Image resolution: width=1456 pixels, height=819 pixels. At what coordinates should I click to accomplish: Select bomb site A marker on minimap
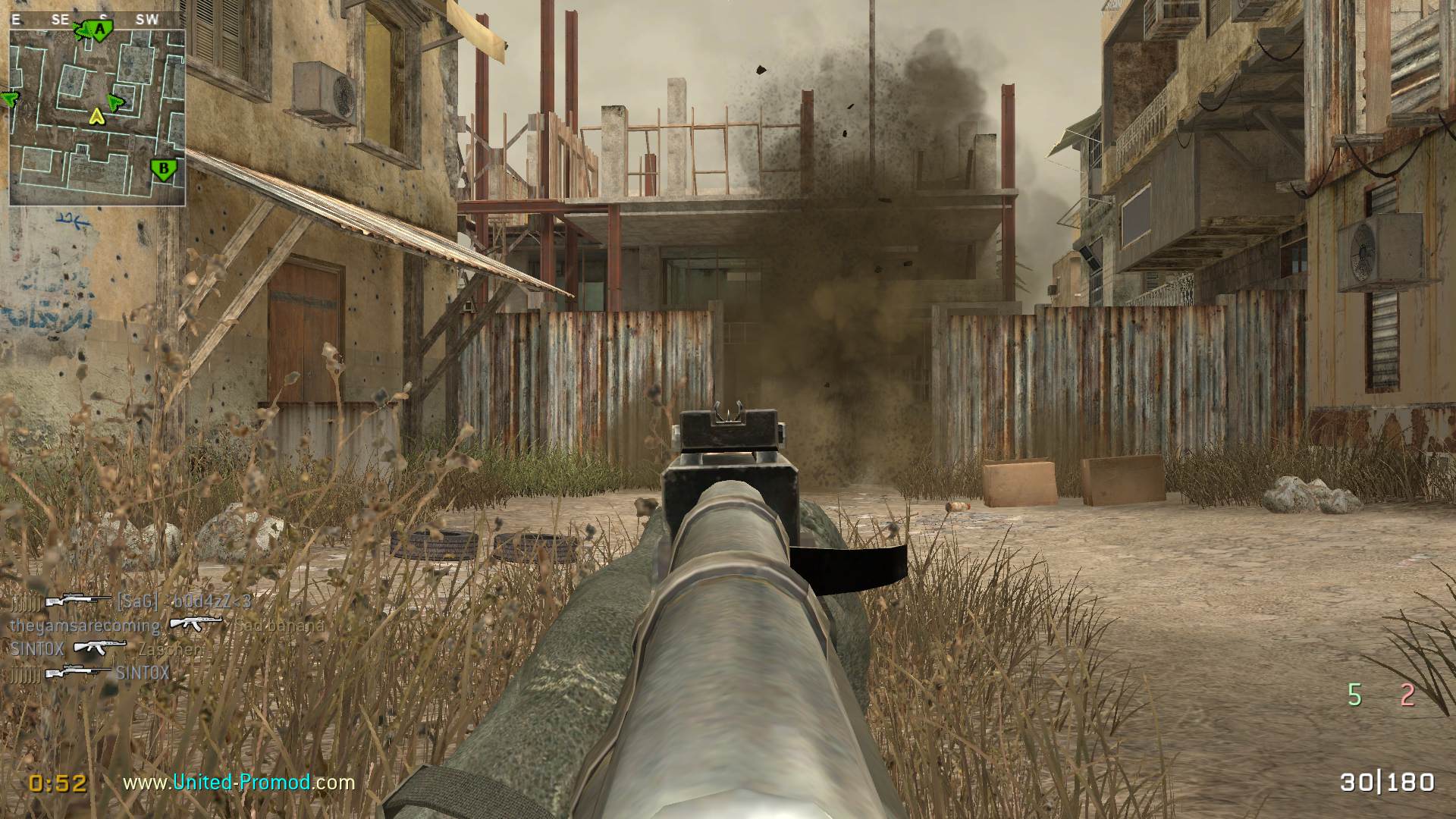99,30
